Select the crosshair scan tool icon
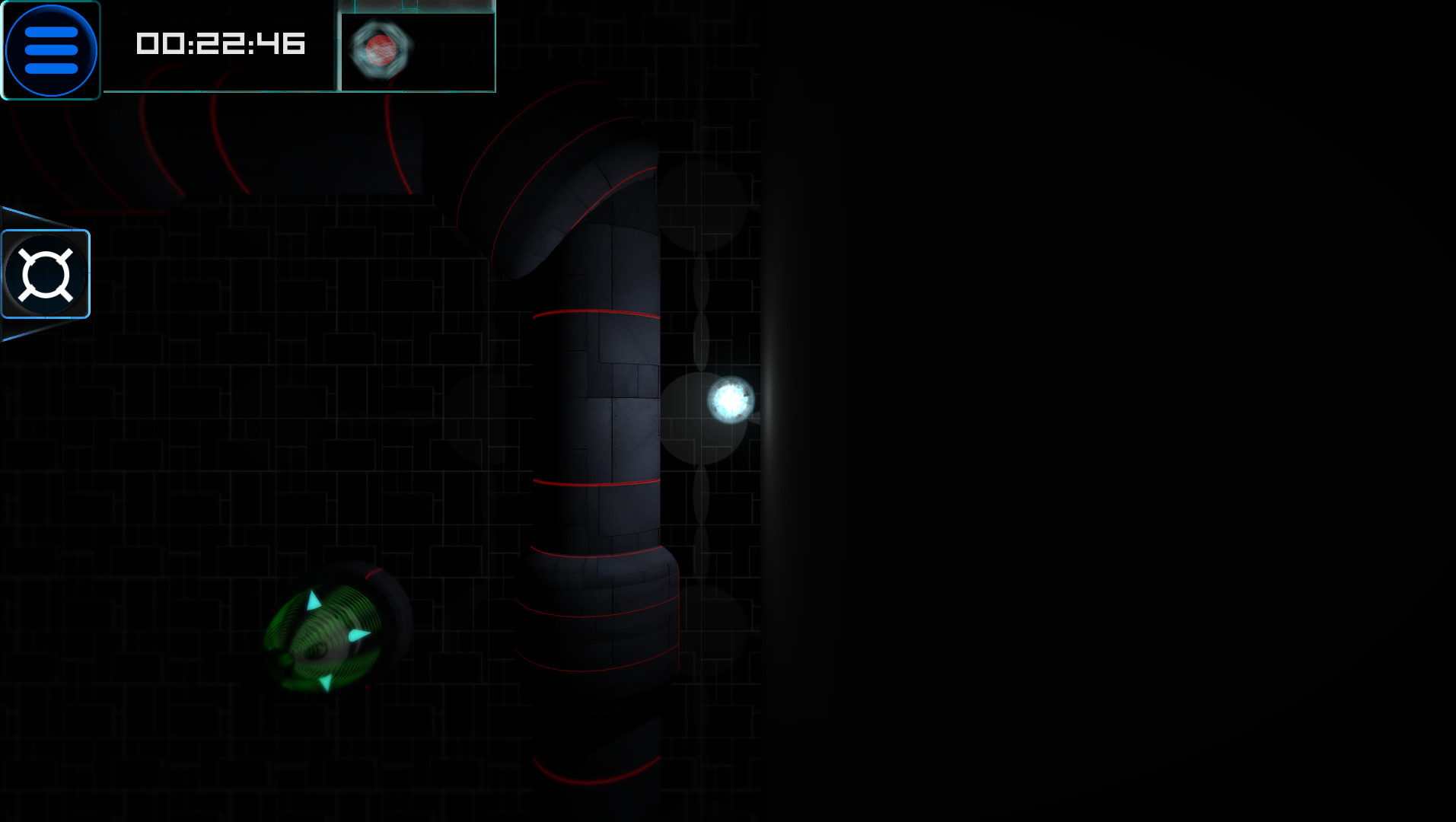1456x822 pixels. pos(44,272)
